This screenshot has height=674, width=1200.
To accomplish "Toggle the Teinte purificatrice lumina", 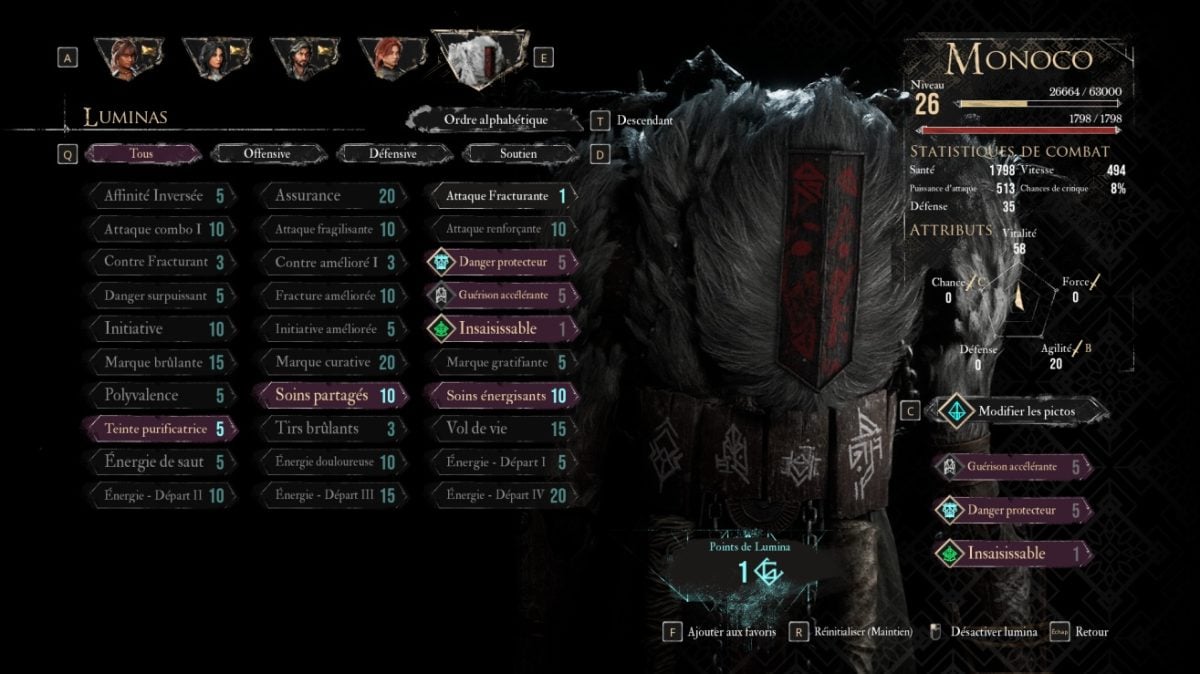I will [161, 429].
